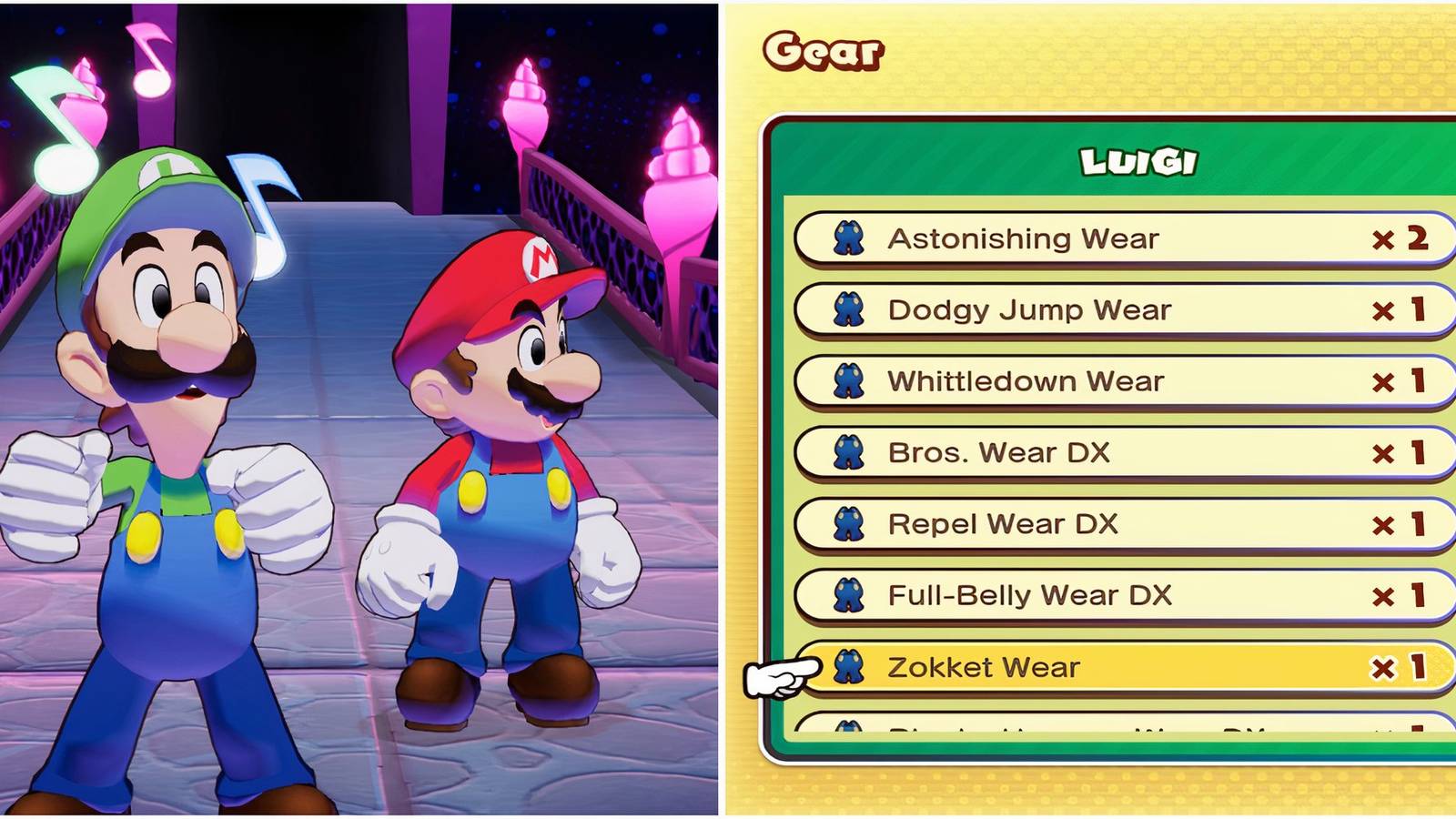Click the wear icon by Whittledown Wear
This screenshot has width=1456, height=819.
850,381
